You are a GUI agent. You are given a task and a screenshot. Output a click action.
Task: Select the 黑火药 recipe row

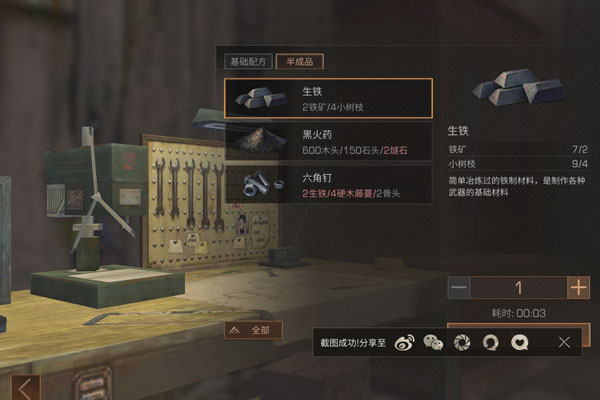(328, 141)
